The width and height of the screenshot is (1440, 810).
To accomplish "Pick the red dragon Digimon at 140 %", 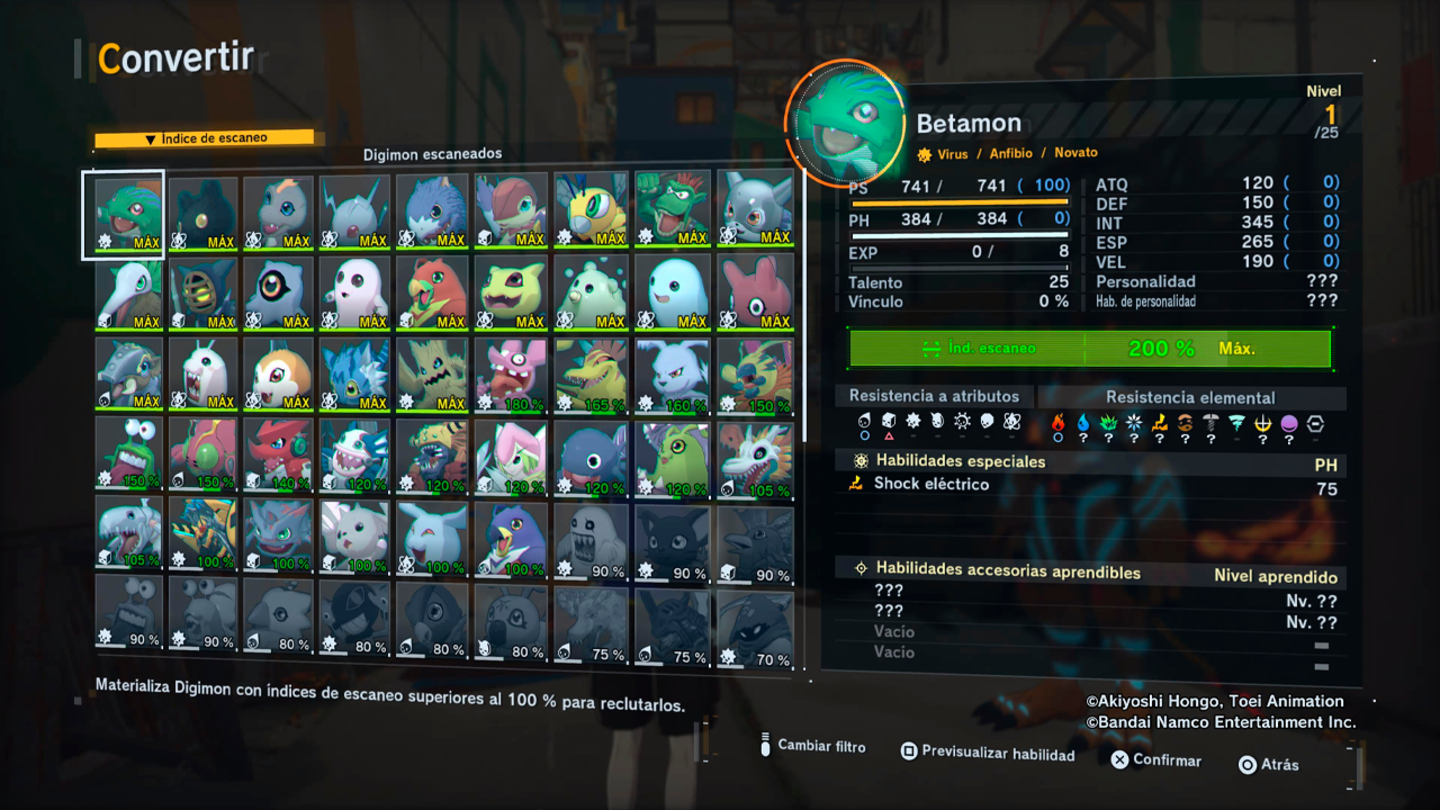I will (x=279, y=453).
